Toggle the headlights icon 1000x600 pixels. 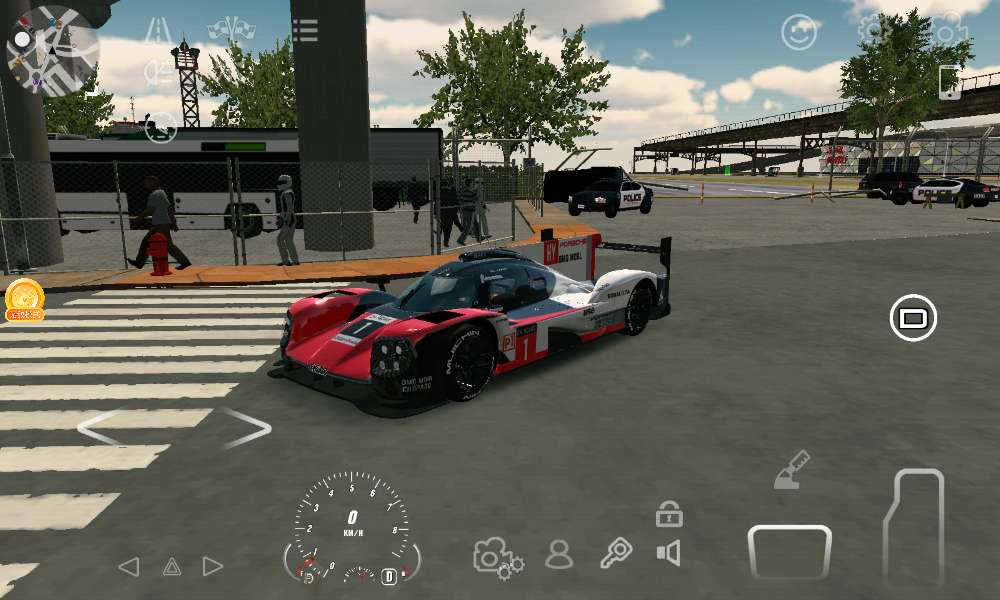159,72
